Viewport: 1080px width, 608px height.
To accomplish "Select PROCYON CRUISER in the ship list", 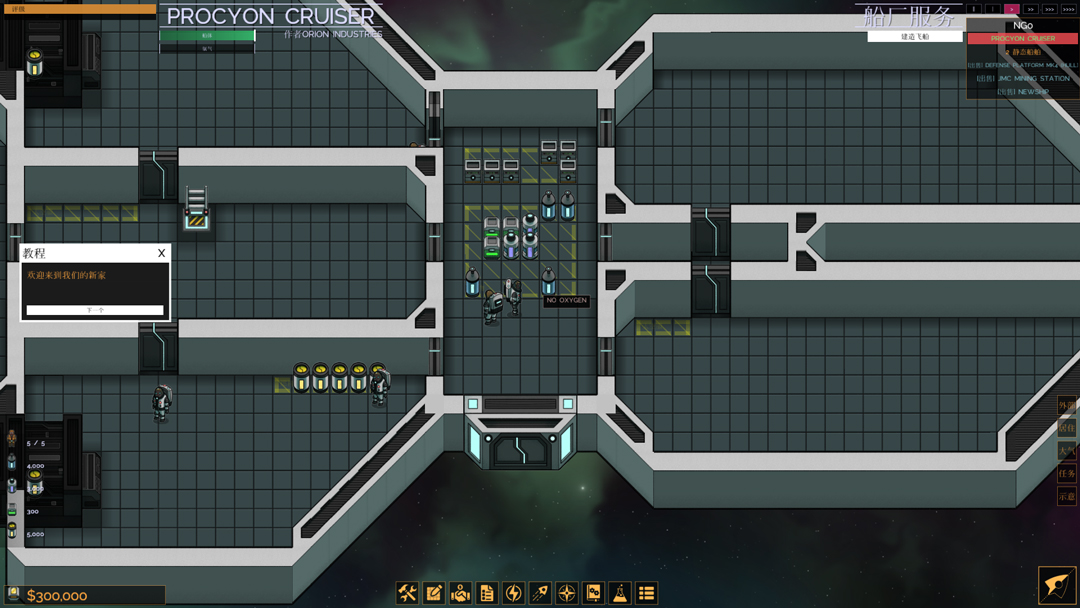I will (1022, 38).
